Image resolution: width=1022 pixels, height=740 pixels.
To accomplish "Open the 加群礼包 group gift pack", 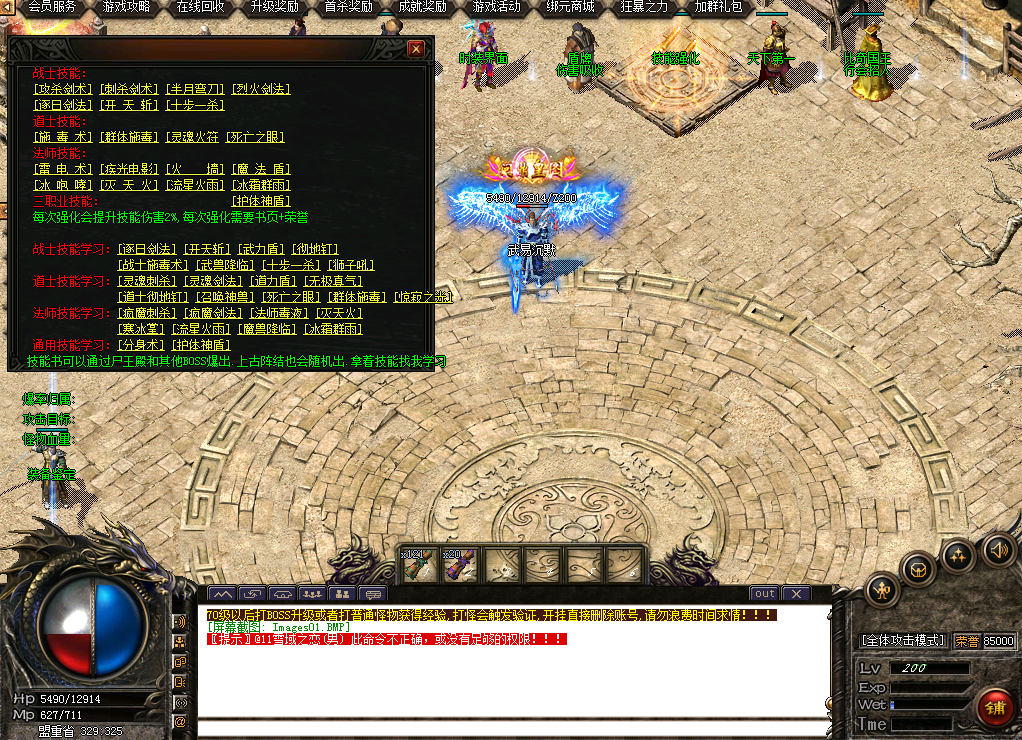I will pyautogui.click(x=718, y=7).
